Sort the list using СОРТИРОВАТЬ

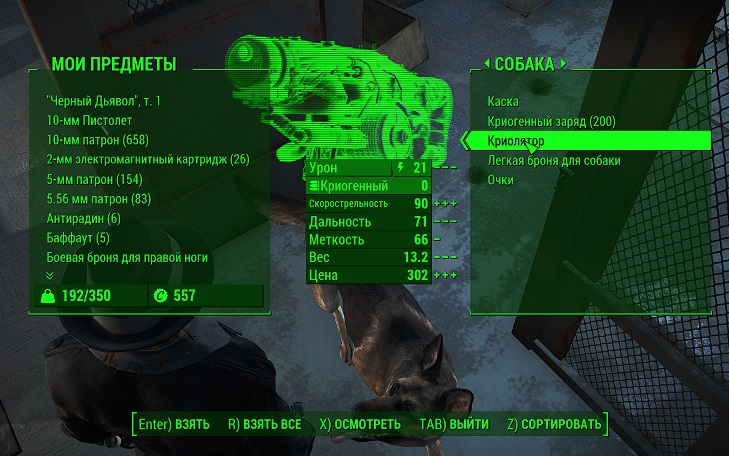coord(554,424)
